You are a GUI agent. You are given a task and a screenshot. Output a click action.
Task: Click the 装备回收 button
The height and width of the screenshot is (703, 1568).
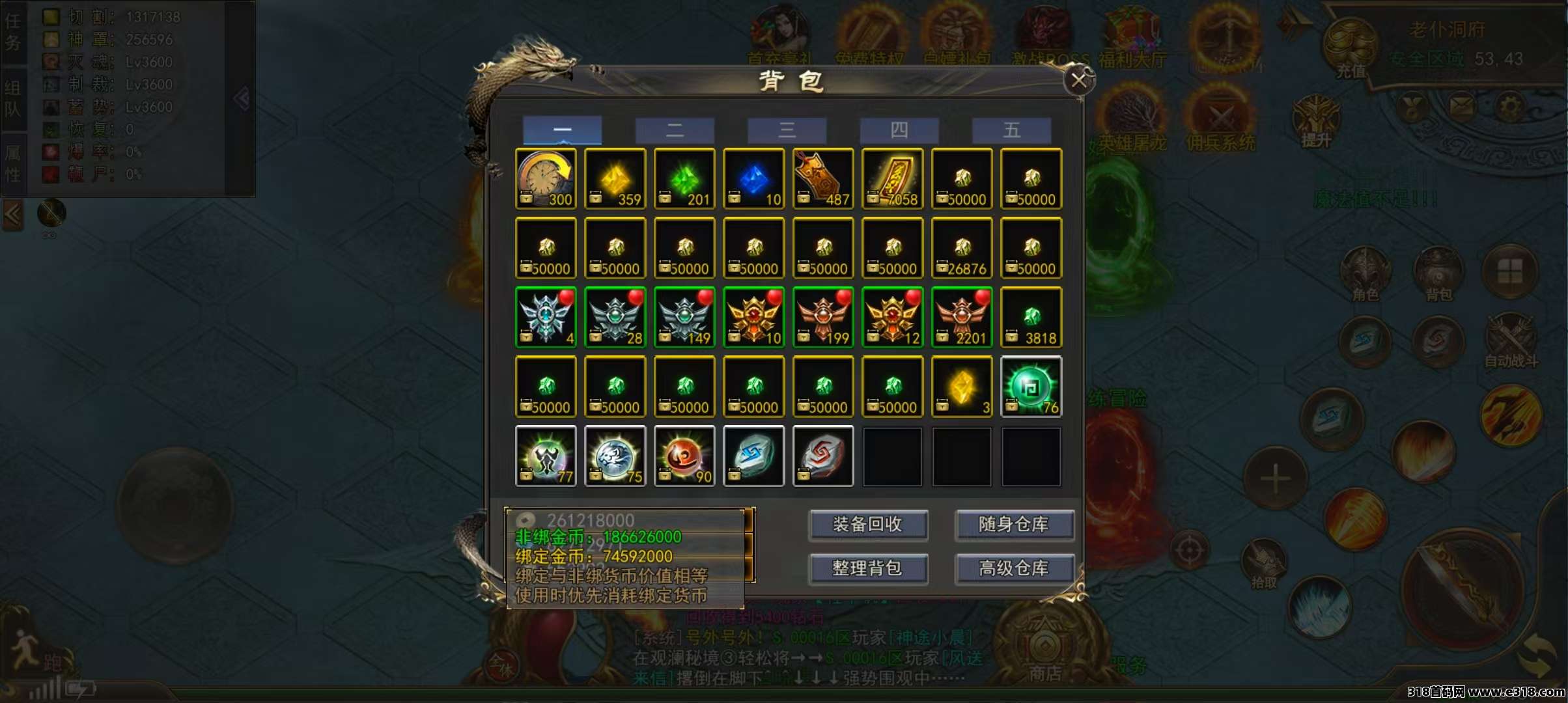pos(868,525)
